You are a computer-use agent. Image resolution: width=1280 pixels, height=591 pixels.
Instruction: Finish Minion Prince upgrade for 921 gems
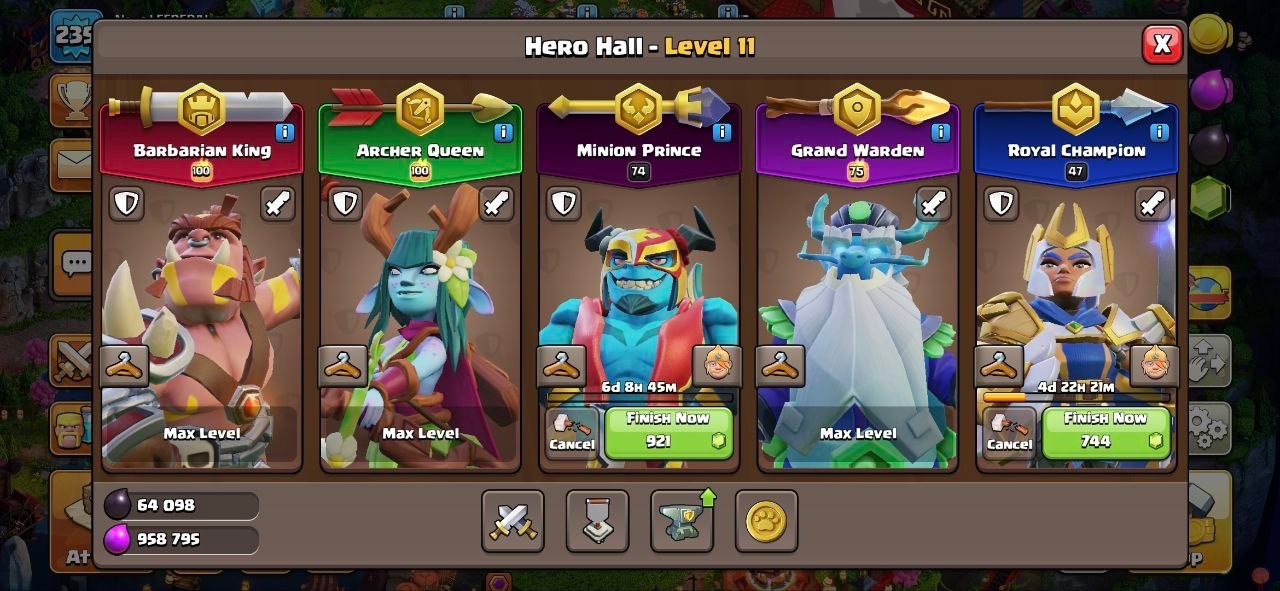[668, 431]
